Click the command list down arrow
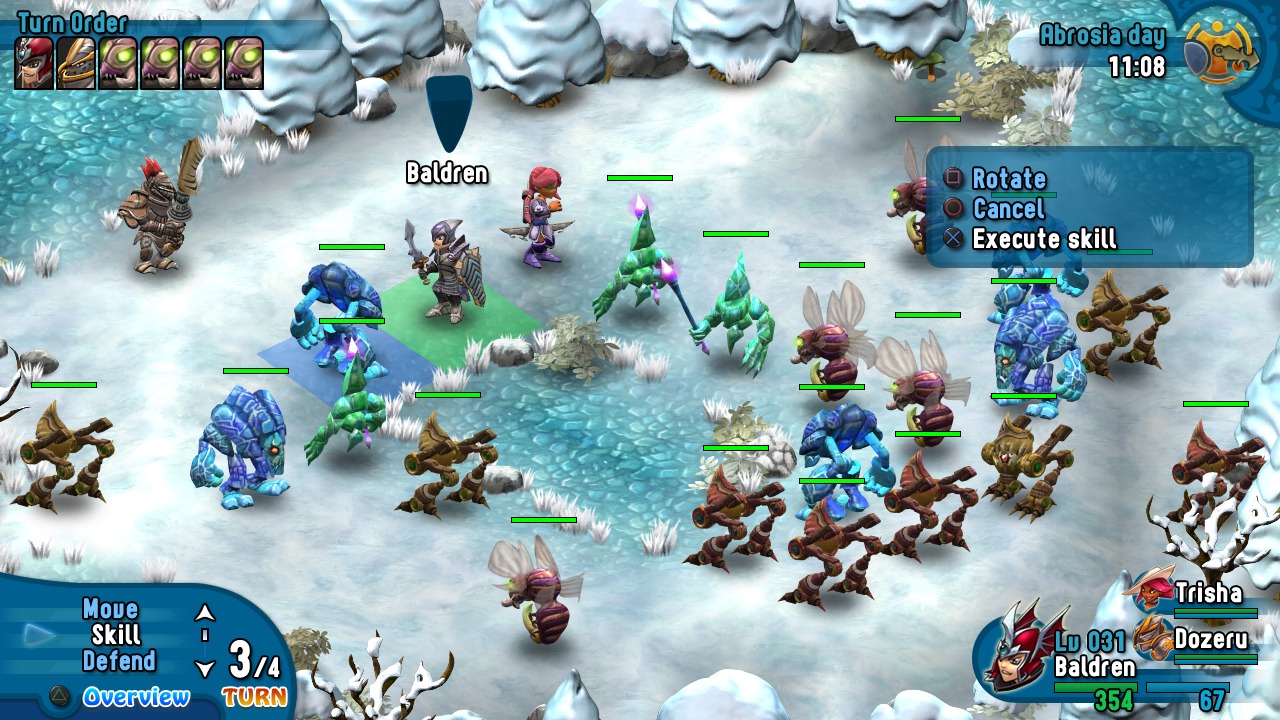Viewport: 1280px width, 720px height. point(205,668)
